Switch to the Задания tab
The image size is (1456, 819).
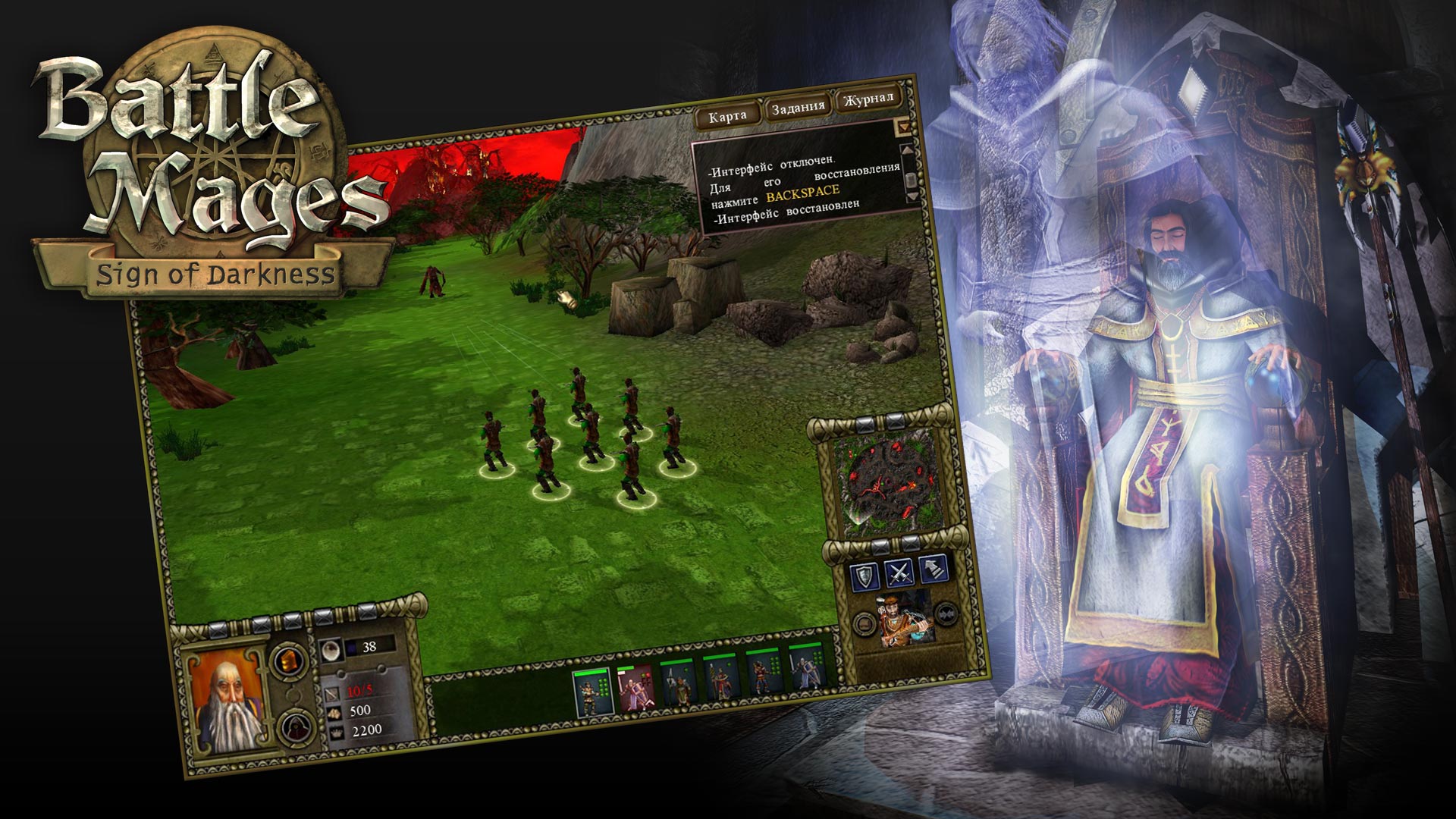[x=796, y=108]
